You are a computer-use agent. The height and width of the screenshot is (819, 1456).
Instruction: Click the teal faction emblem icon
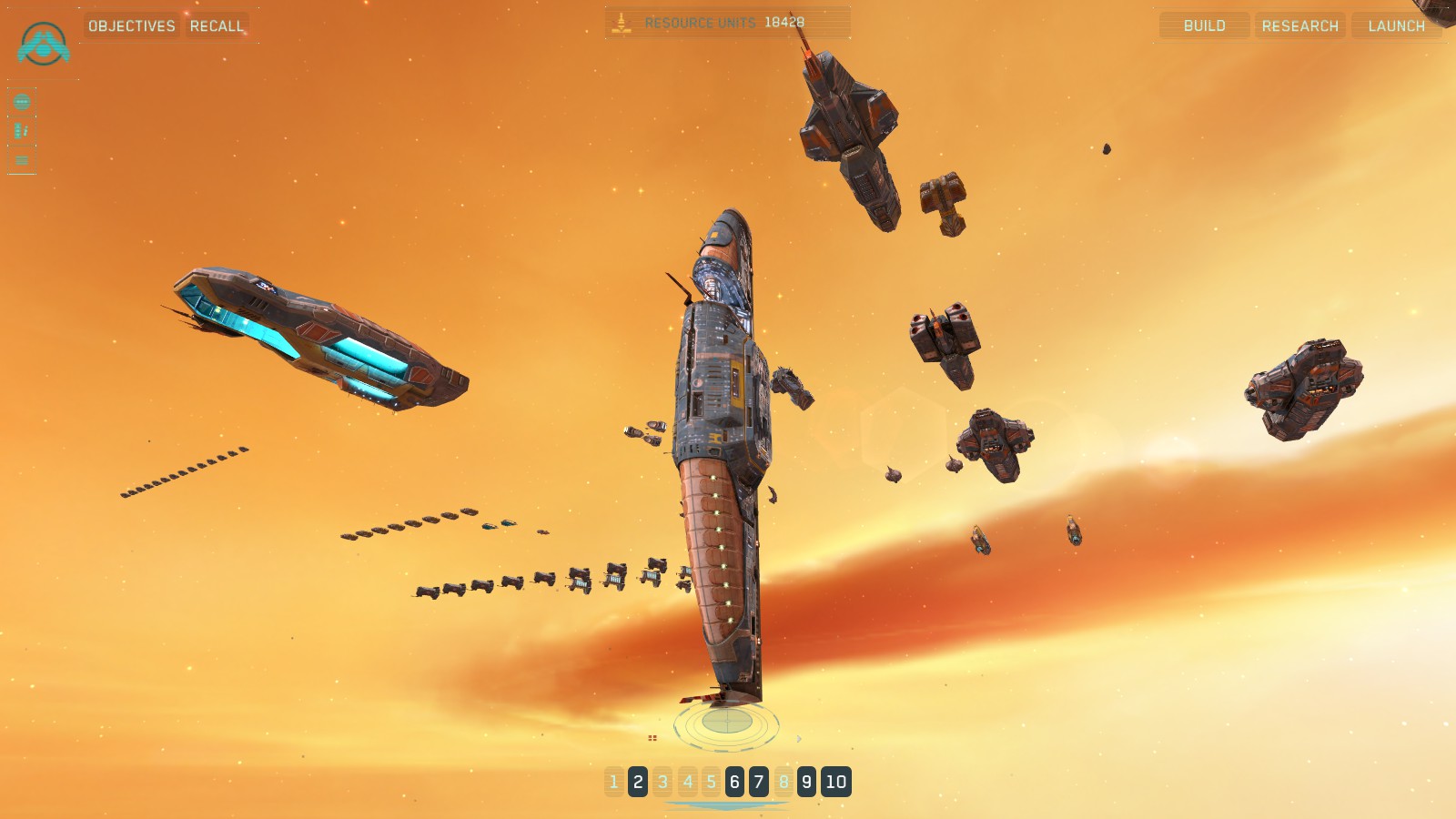pyautogui.click(x=43, y=44)
